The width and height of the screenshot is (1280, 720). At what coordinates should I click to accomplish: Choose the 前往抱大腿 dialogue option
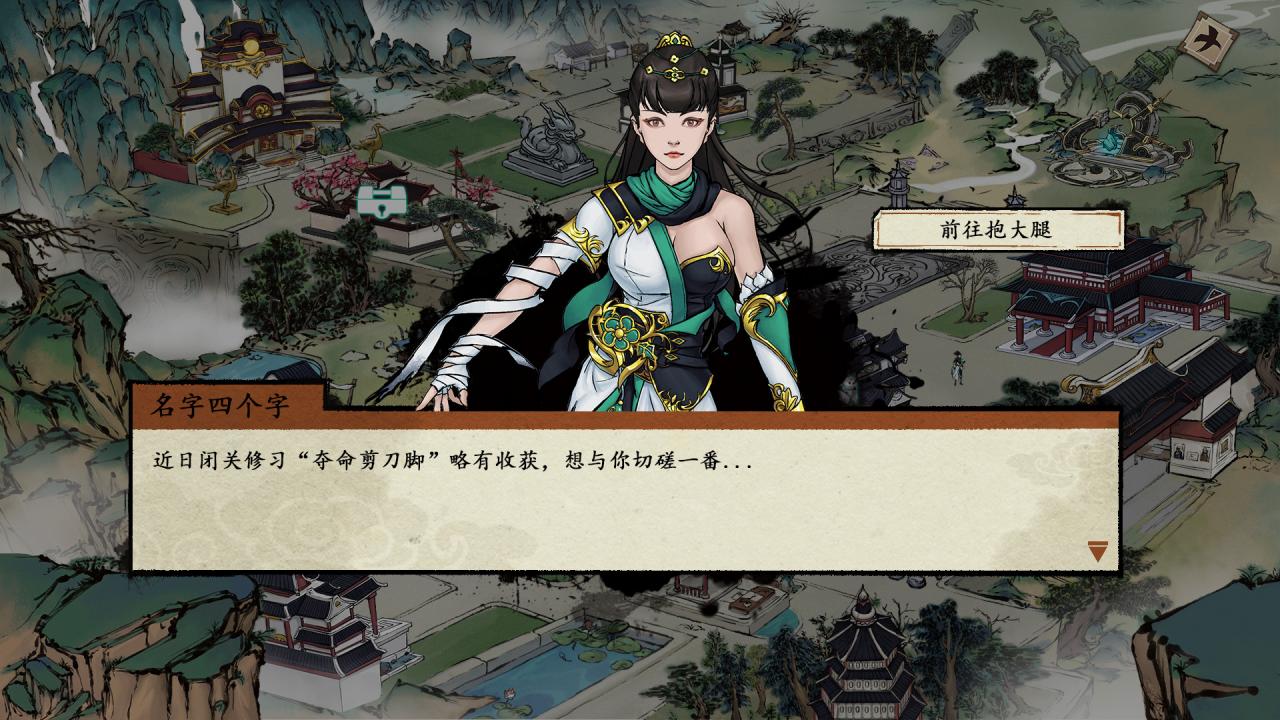pos(996,231)
